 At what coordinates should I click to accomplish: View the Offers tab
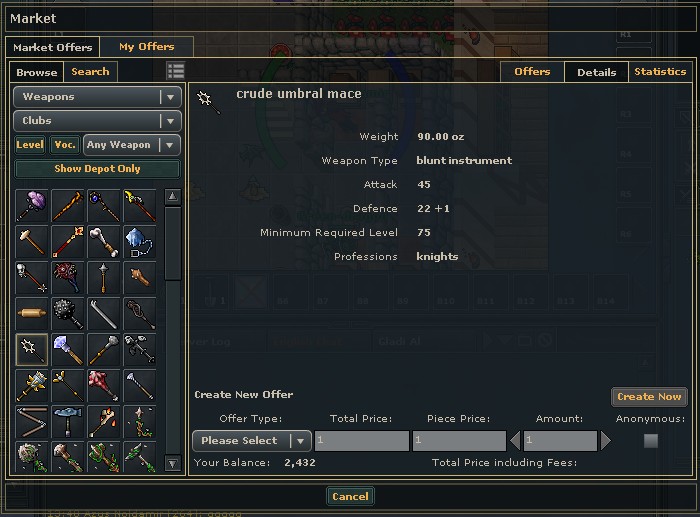coord(532,72)
